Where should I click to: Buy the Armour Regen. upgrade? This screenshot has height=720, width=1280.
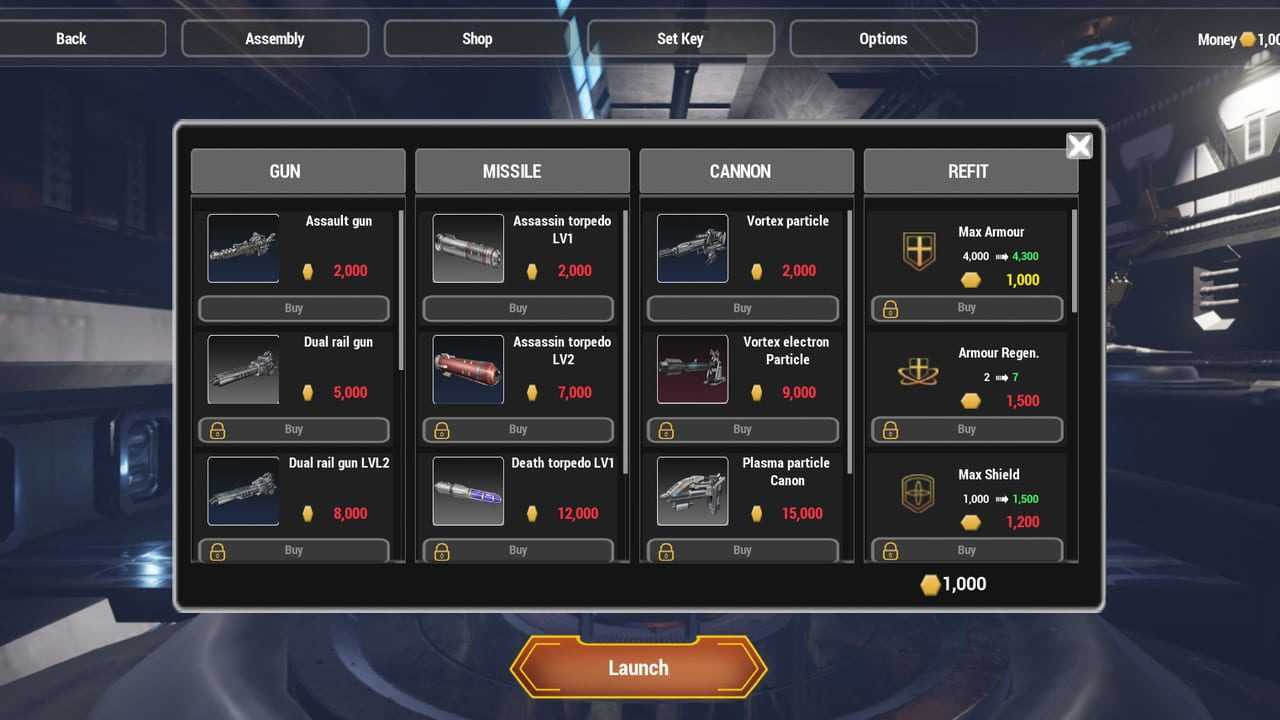[966, 429]
